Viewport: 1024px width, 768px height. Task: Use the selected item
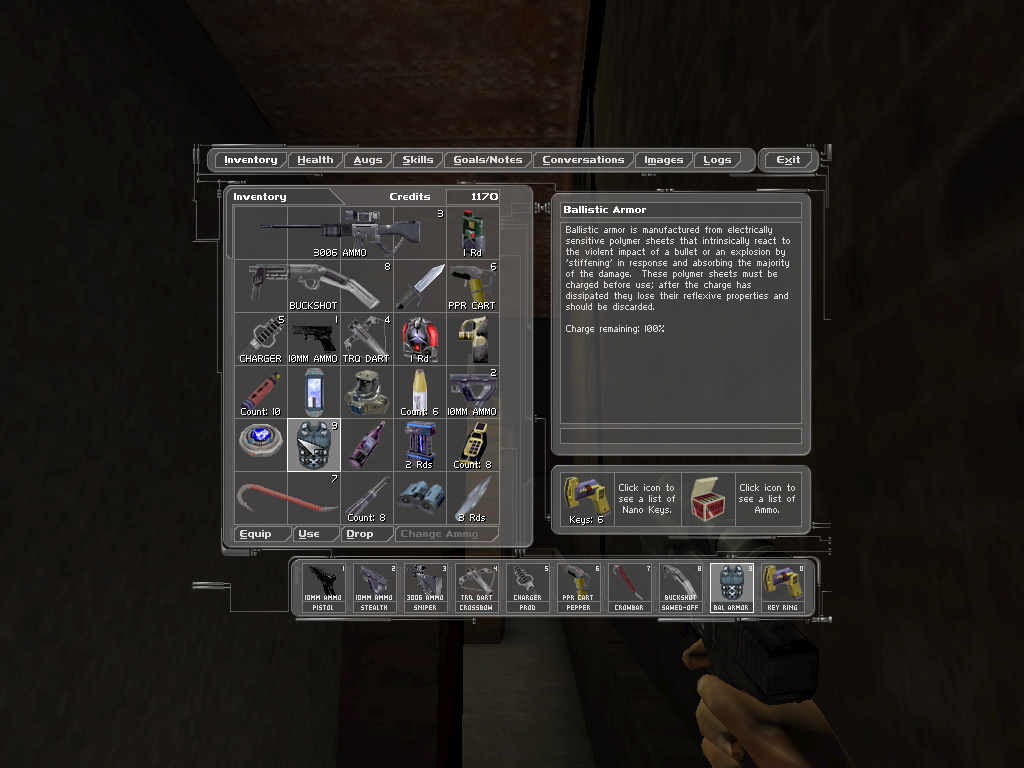pos(309,534)
